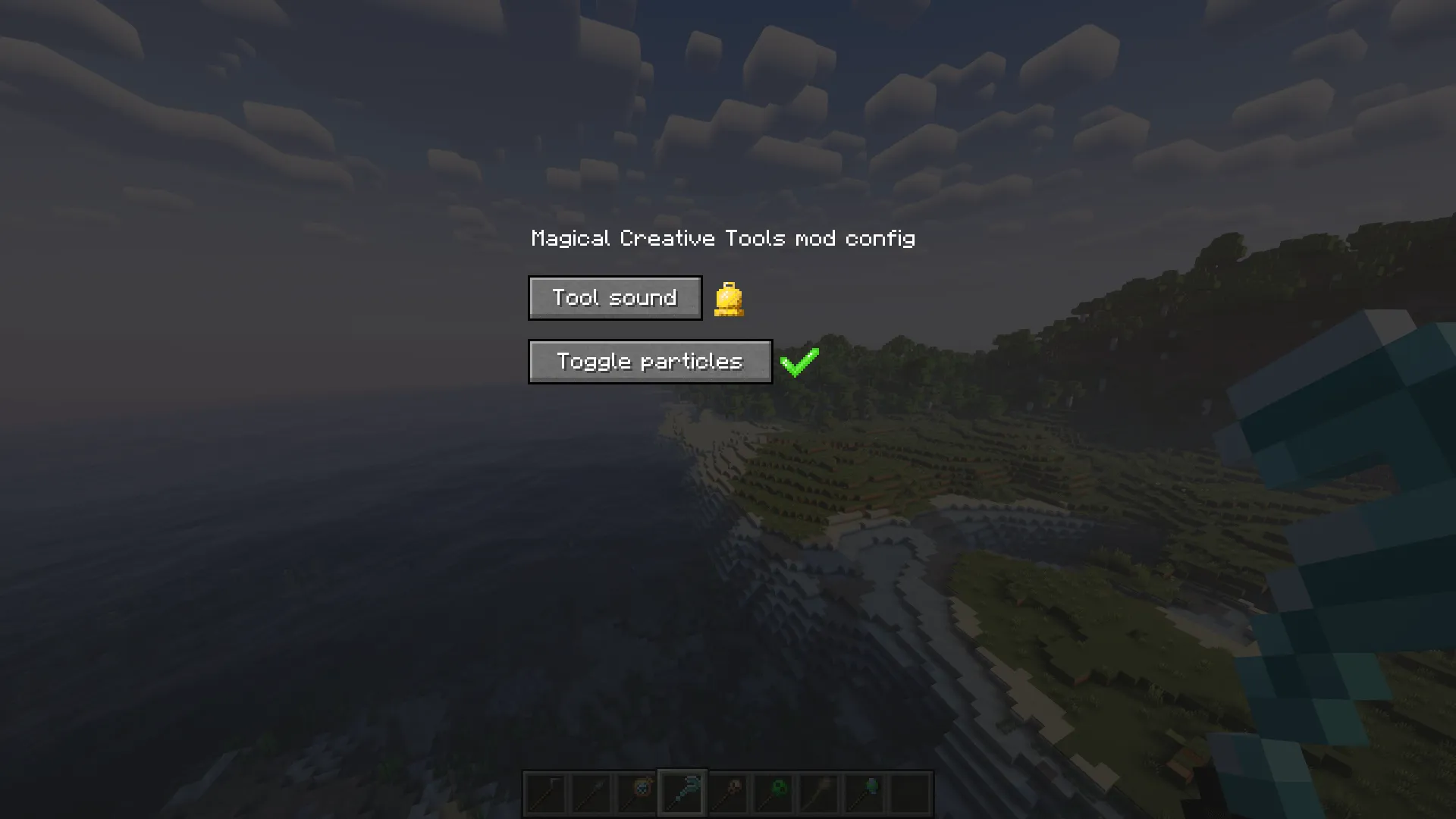Click the bell to change tool sound option
This screenshot has width=1456, height=819.
click(x=729, y=298)
